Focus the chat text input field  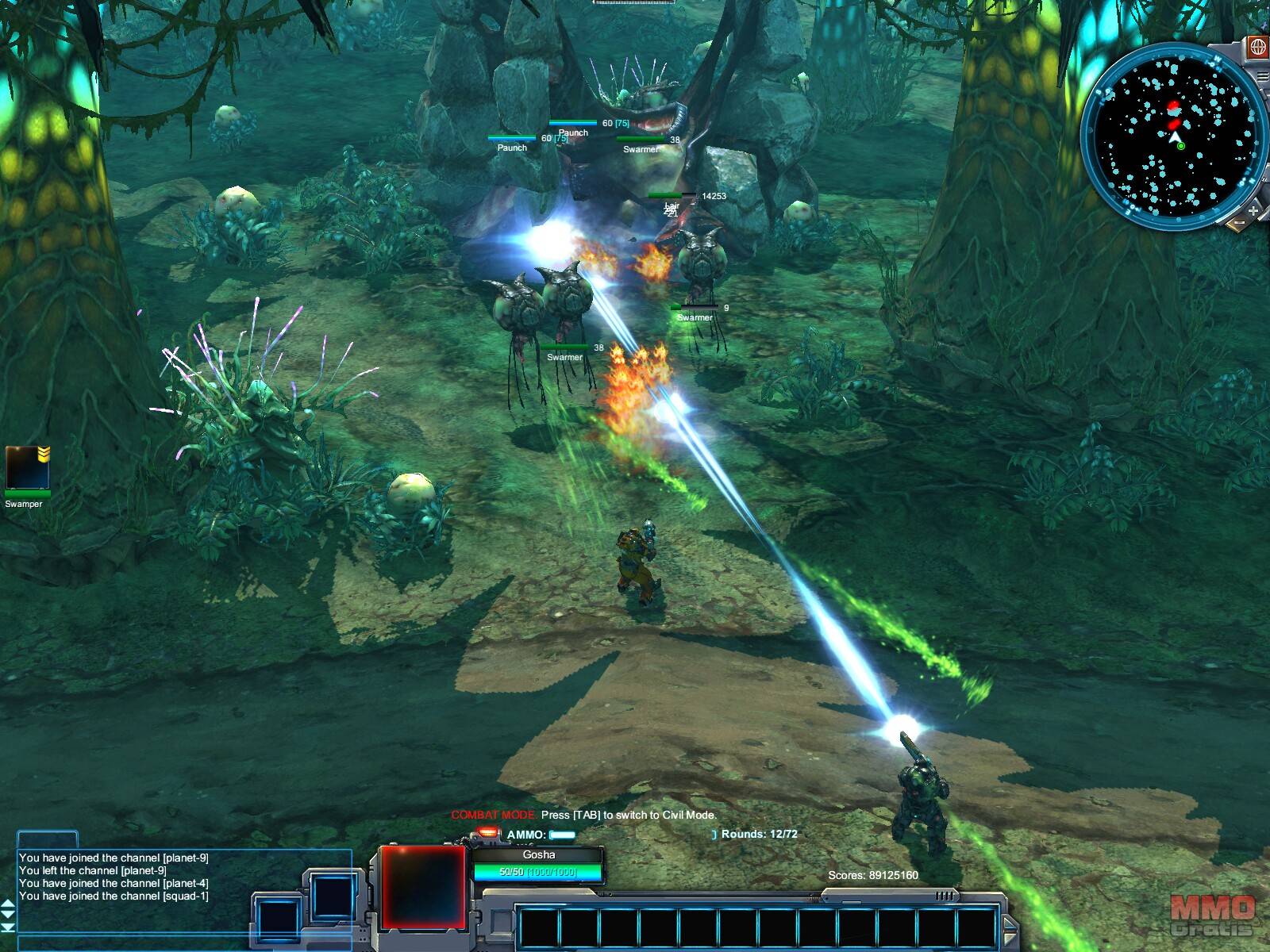pyautogui.click(x=183, y=942)
